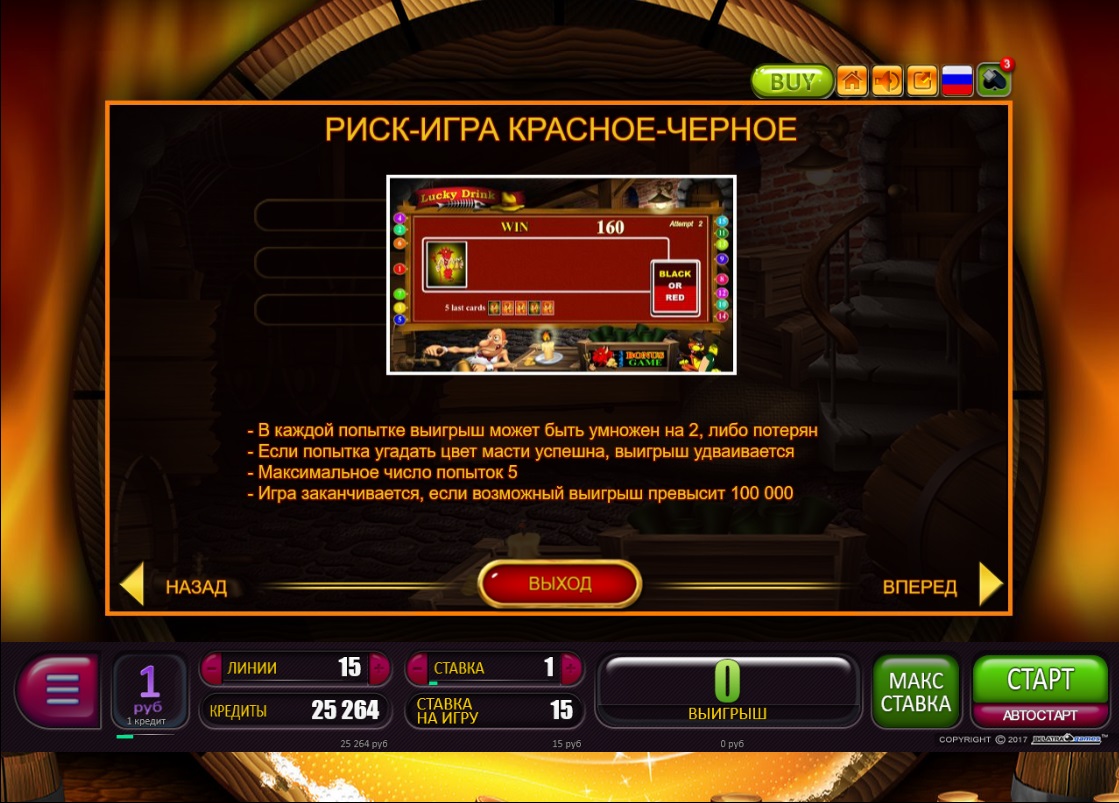Toggle the sound speaker icon
This screenshot has height=803, width=1119.
click(x=887, y=81)
